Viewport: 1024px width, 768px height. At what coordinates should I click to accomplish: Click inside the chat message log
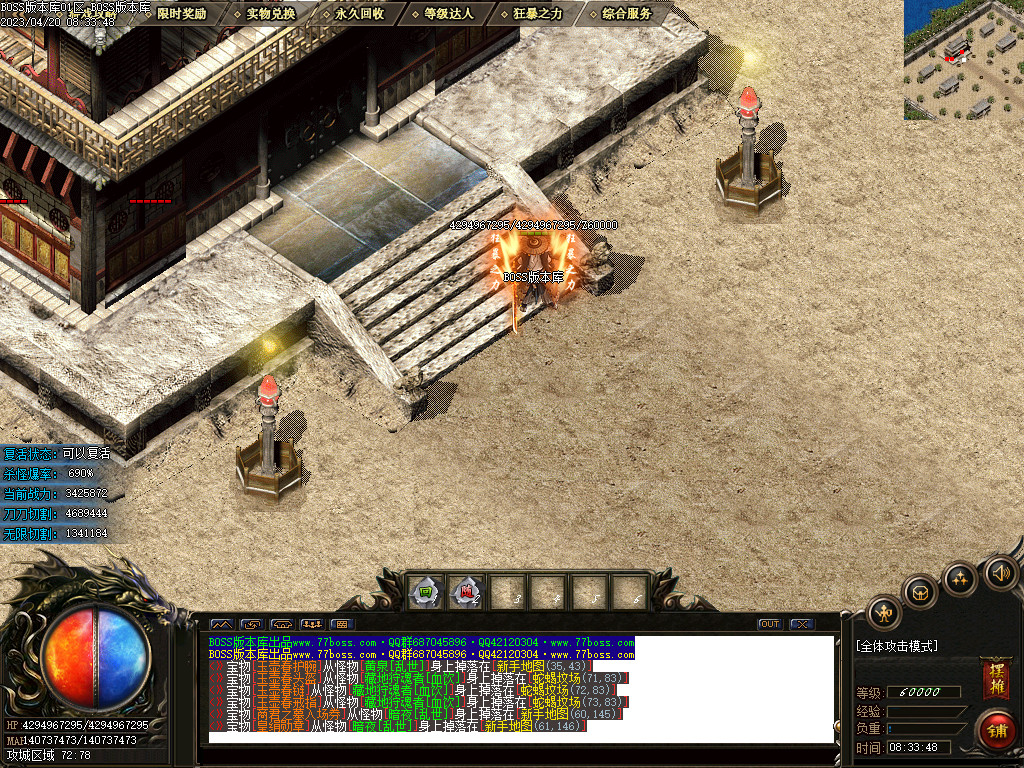520,690
